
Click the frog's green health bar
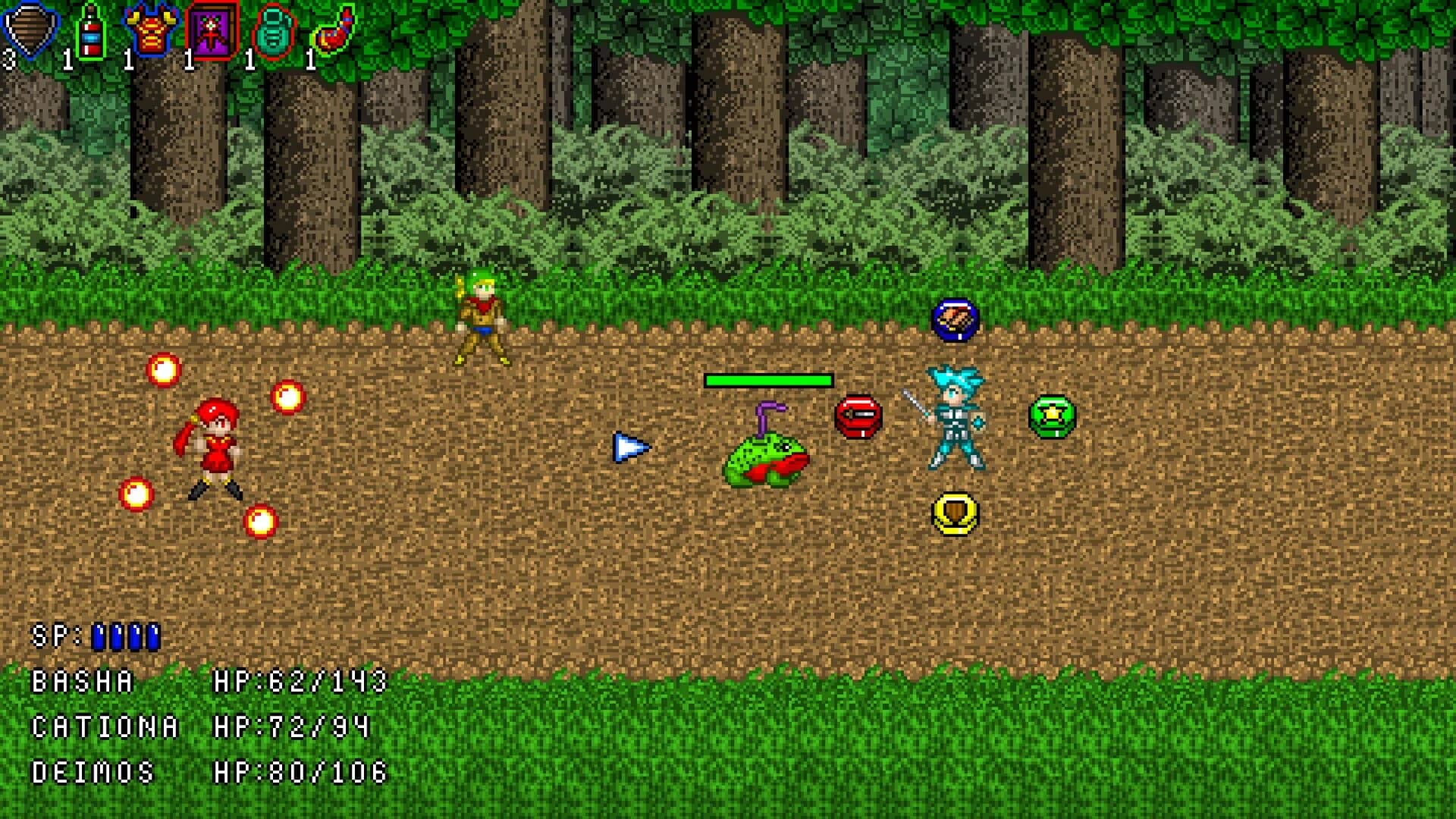click(768, 379)
